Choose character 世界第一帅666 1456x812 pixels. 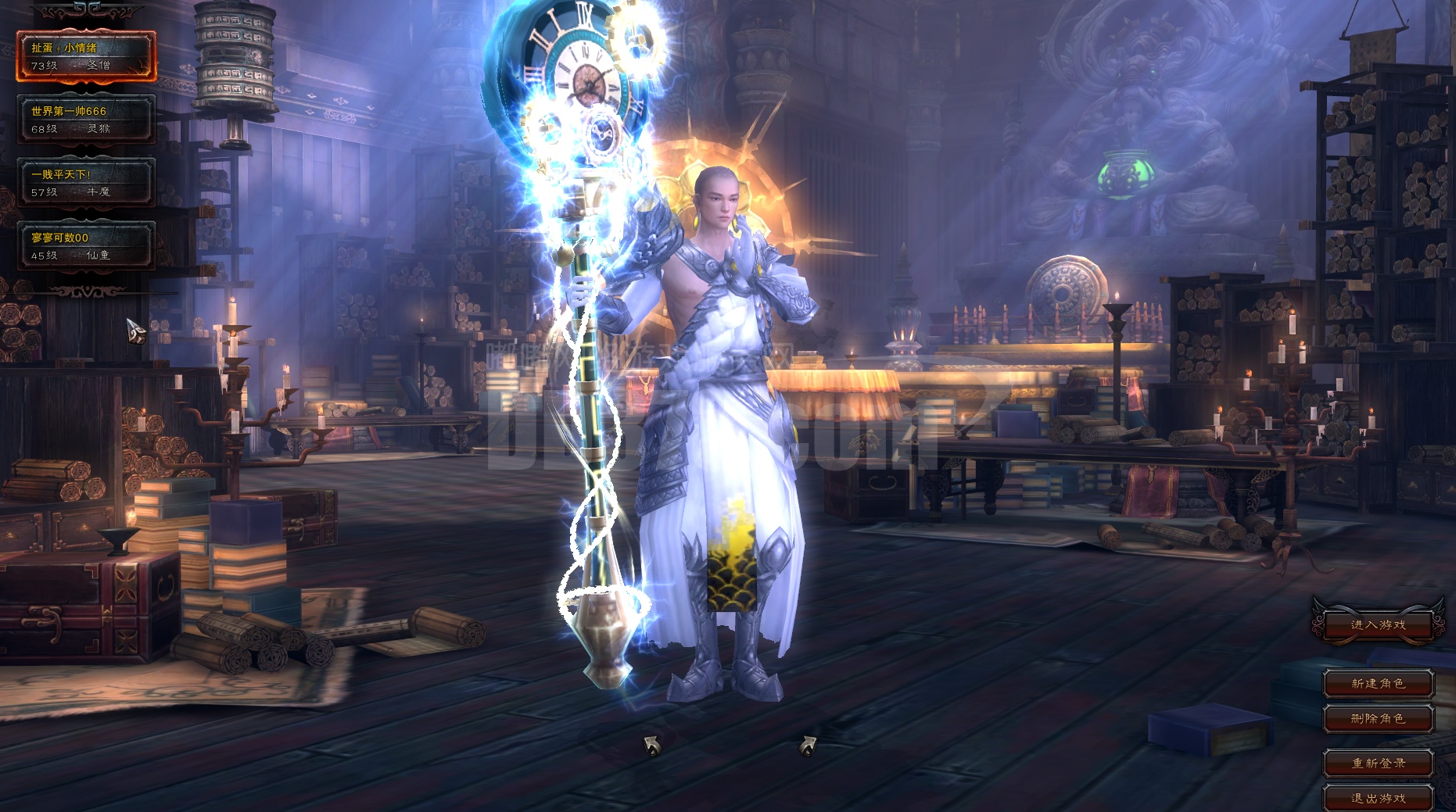tap(86, 120)
